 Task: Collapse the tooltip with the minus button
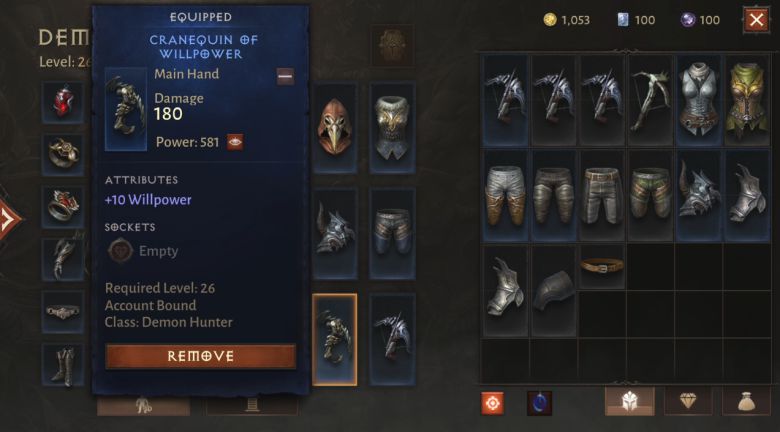pos(285,76)
